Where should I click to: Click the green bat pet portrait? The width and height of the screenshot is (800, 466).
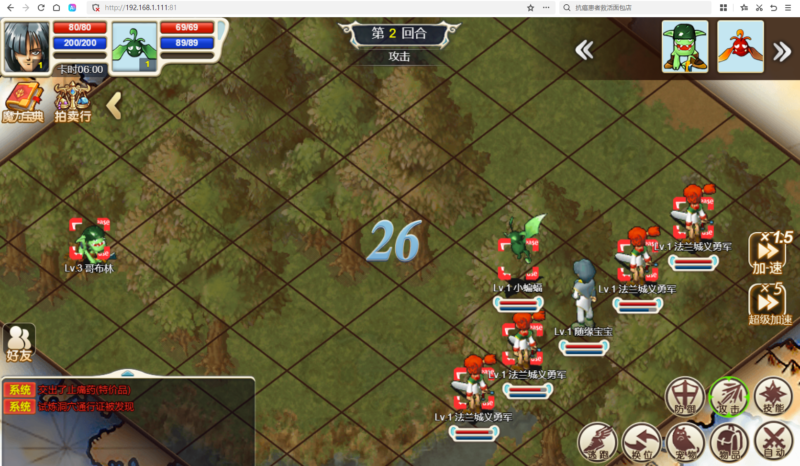tap(134, 46)
